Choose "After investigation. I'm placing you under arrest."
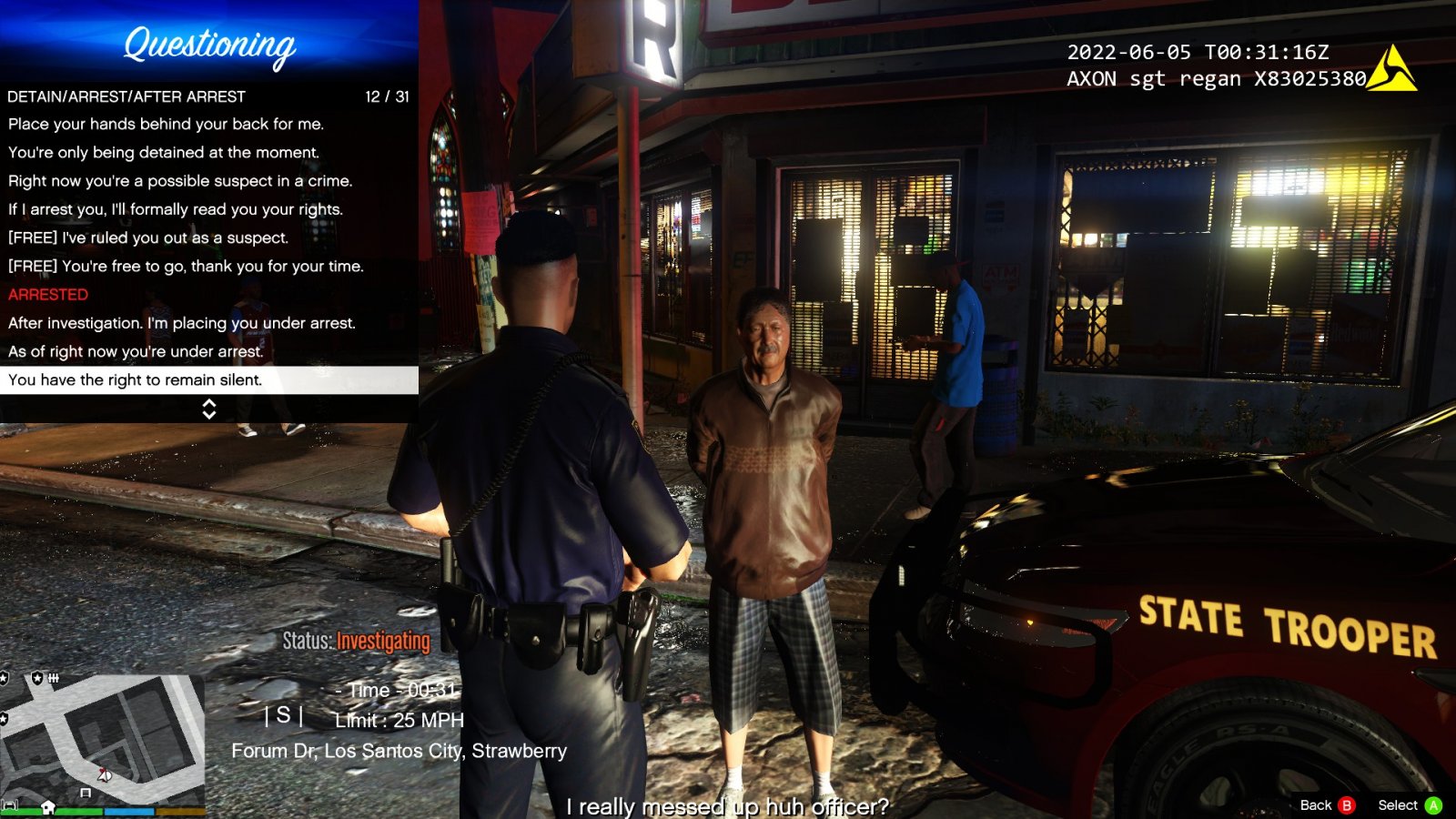1456x819 pixels. click(x=182, y=323)
